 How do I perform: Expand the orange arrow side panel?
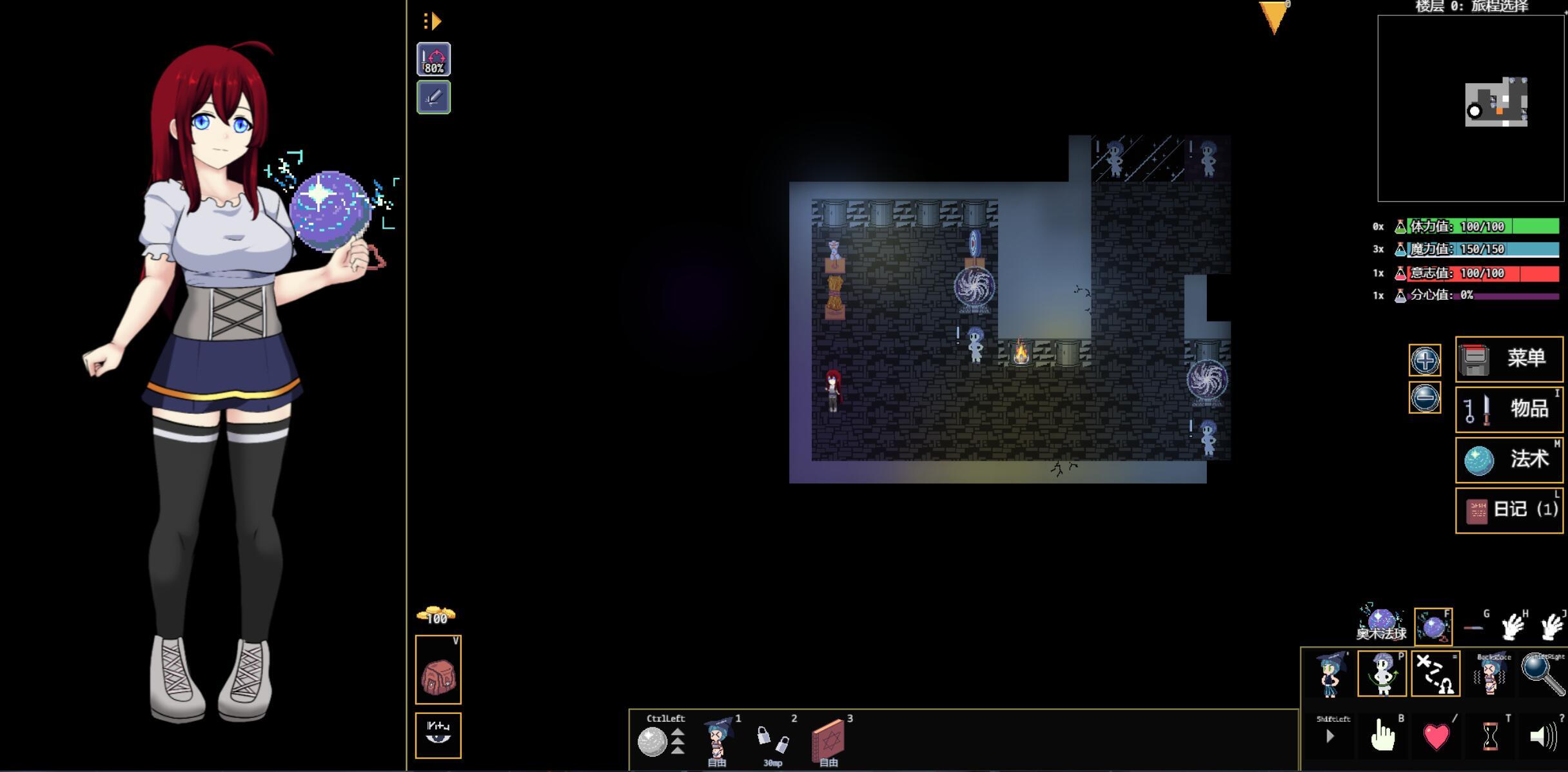coord(432,21)
